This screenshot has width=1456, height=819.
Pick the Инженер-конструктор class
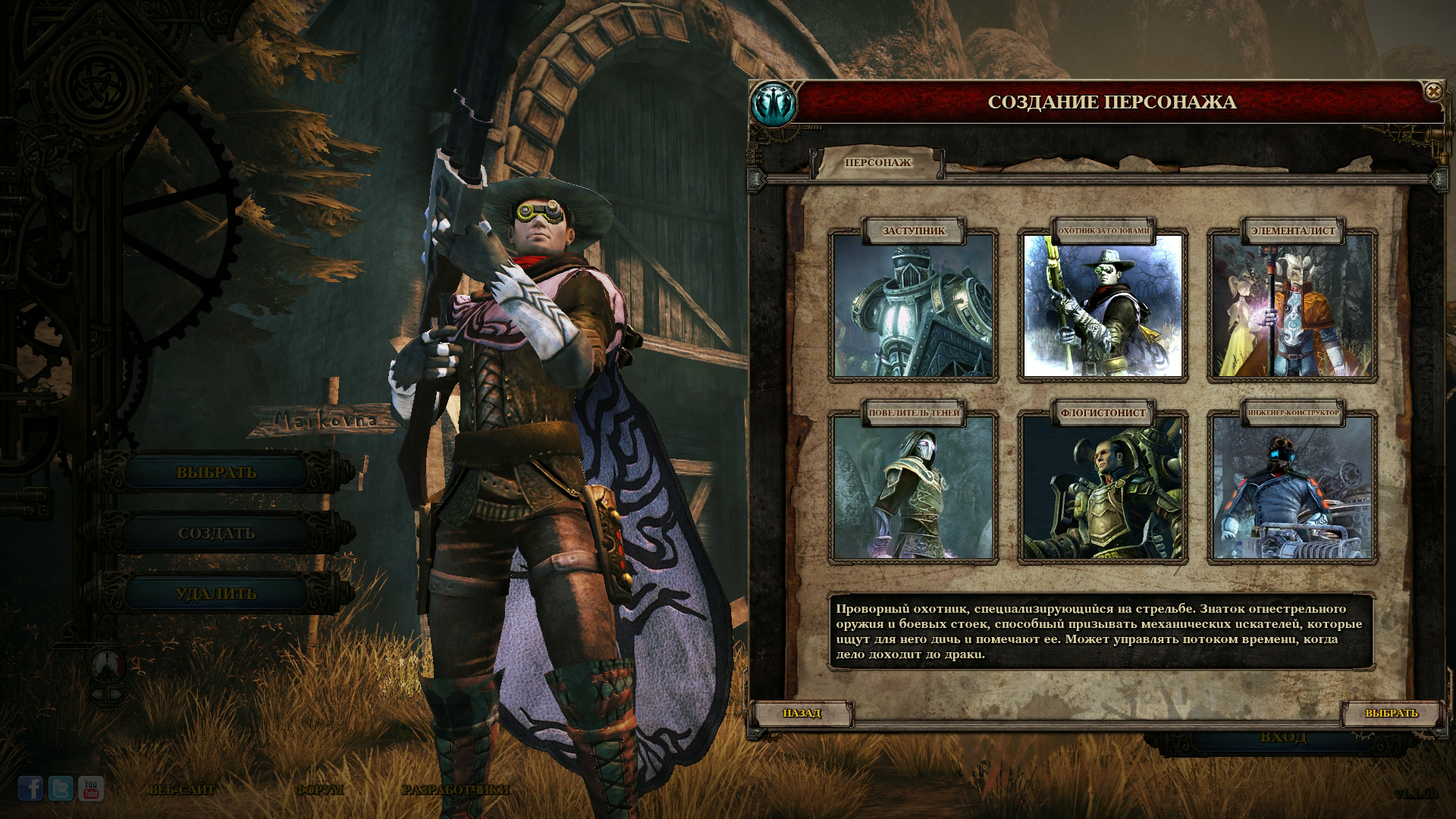point(1292,487)
